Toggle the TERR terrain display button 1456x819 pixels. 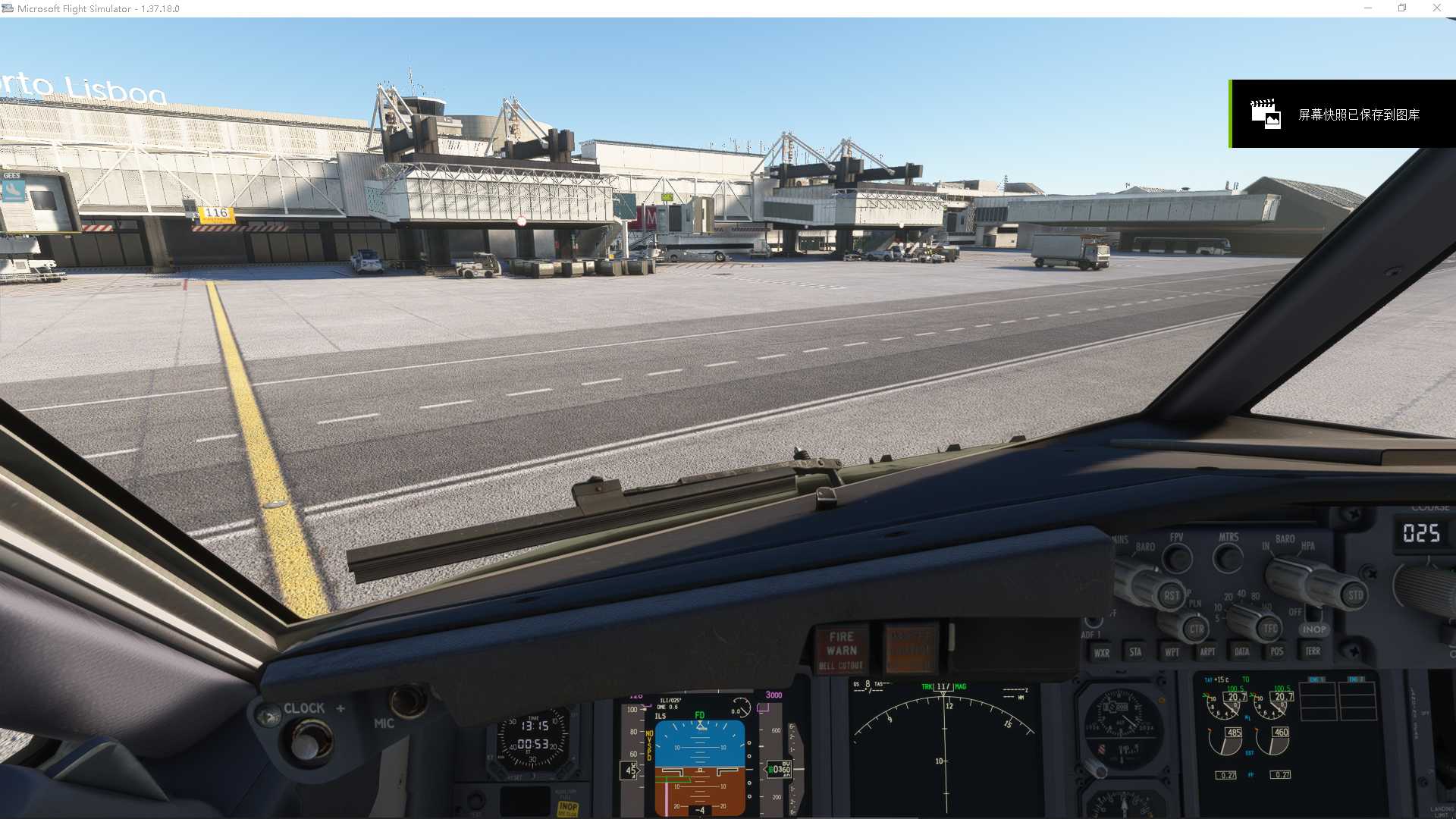pyautogui.click(x=1313, y=651)
